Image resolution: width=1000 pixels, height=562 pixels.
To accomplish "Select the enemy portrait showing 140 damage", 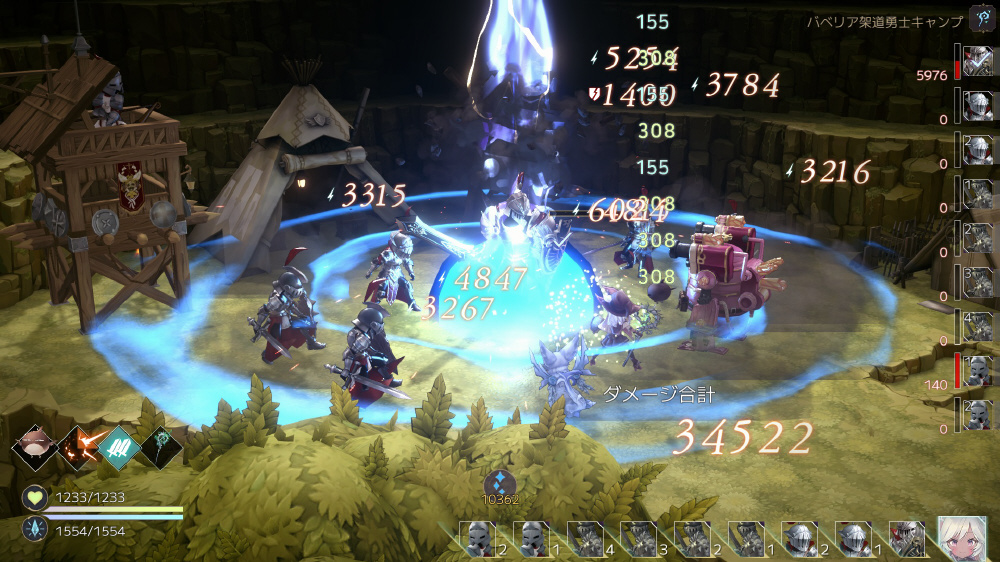I will click(x=977, y=369).
